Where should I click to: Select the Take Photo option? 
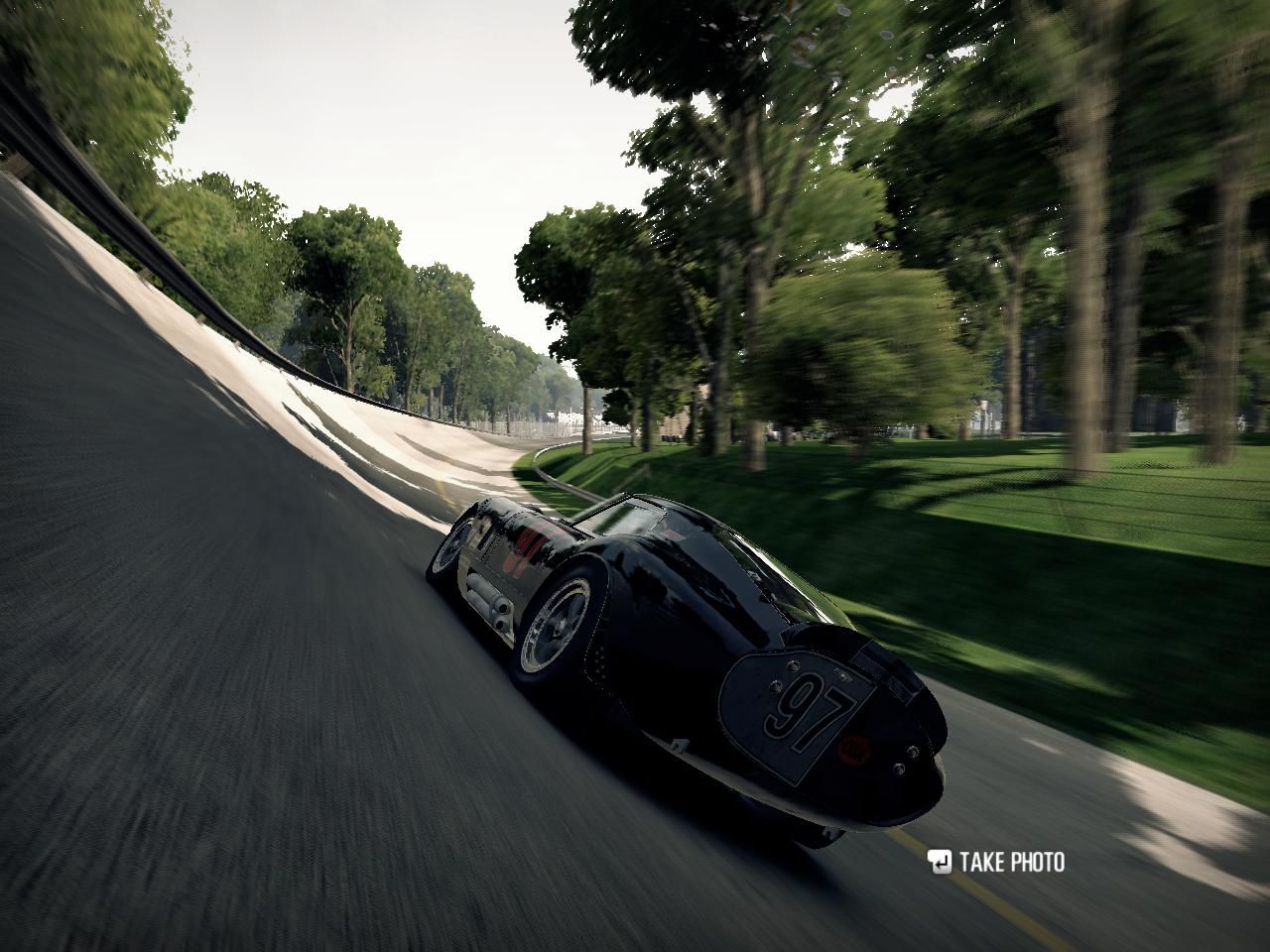[998, 862]
